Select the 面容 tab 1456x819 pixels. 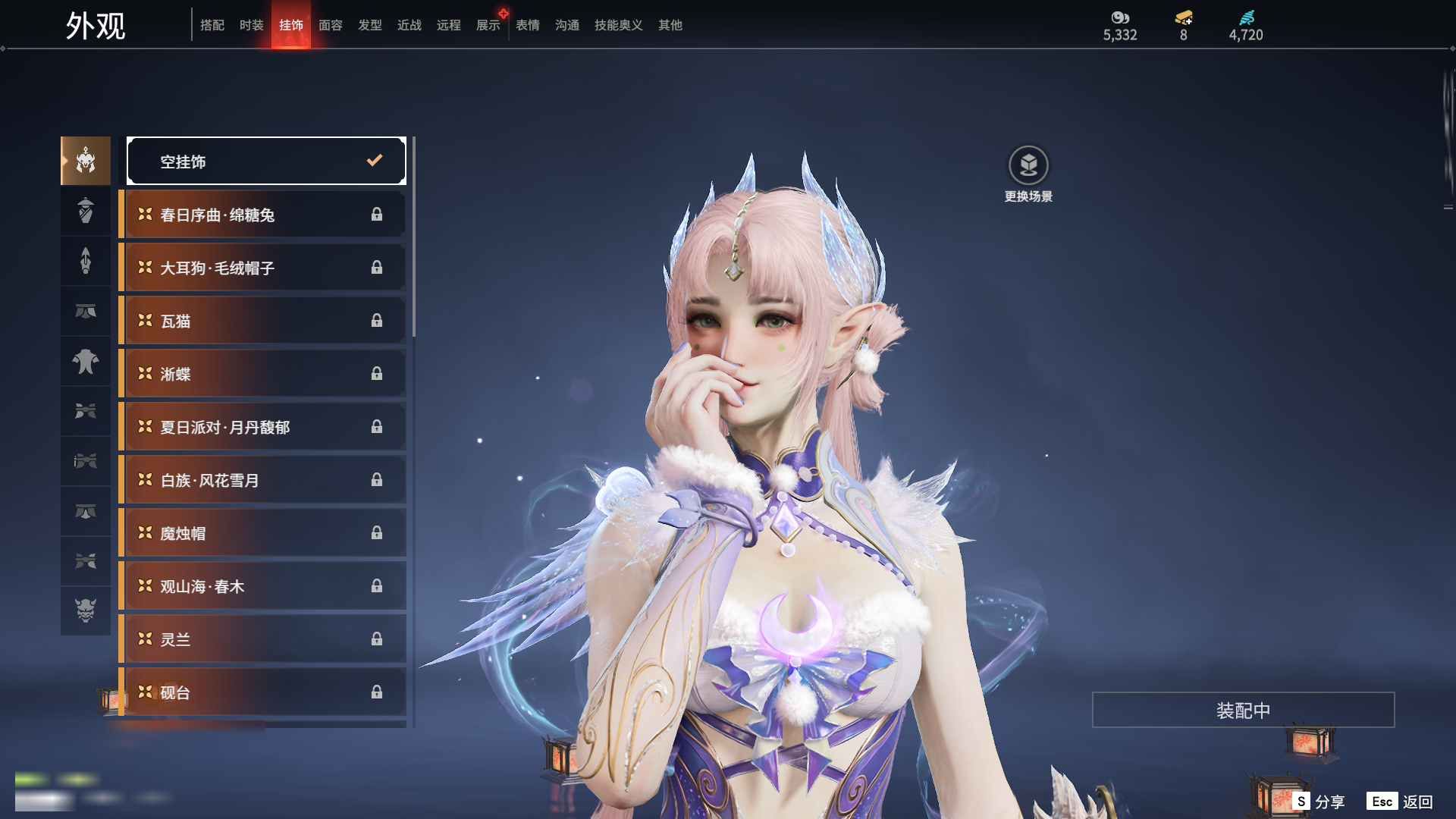click(330, 25)
